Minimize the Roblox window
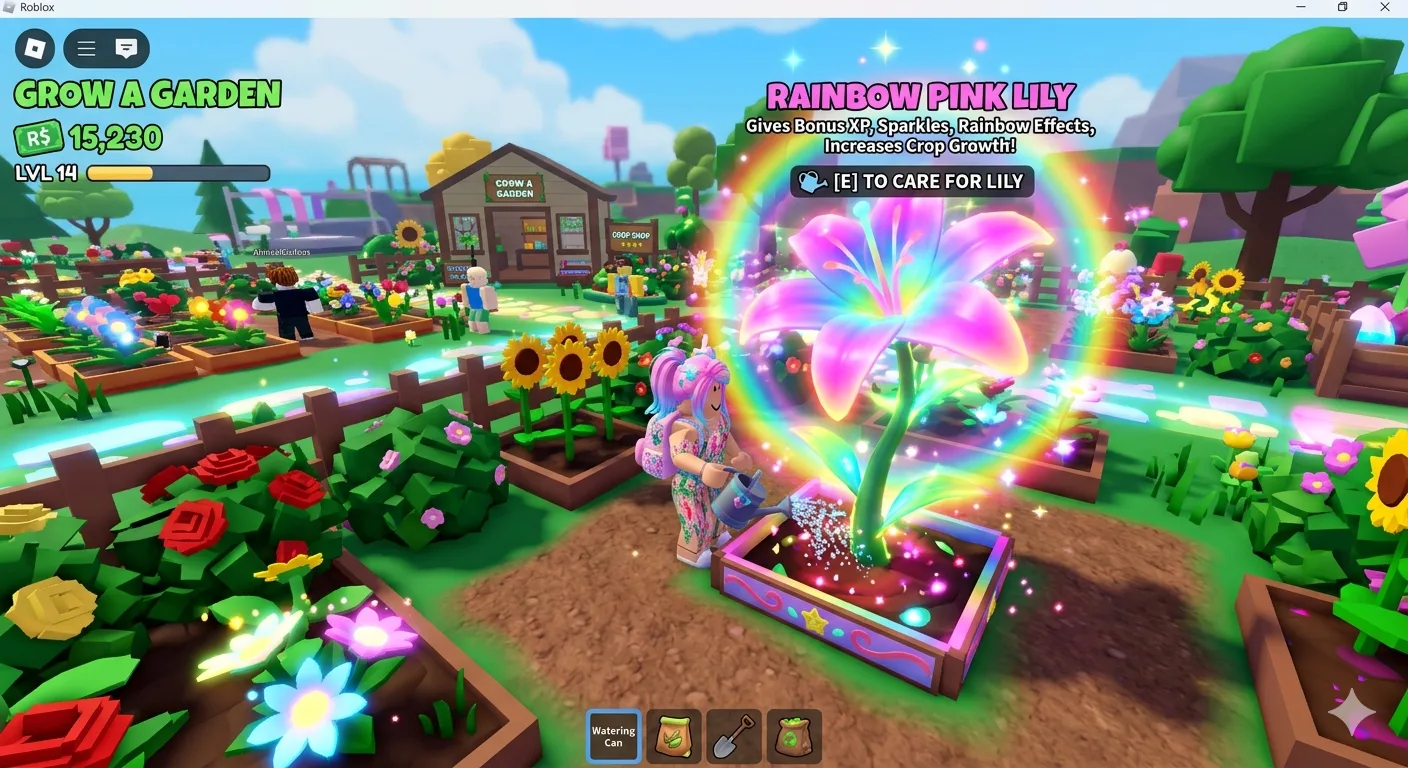 click(1301, 8)
